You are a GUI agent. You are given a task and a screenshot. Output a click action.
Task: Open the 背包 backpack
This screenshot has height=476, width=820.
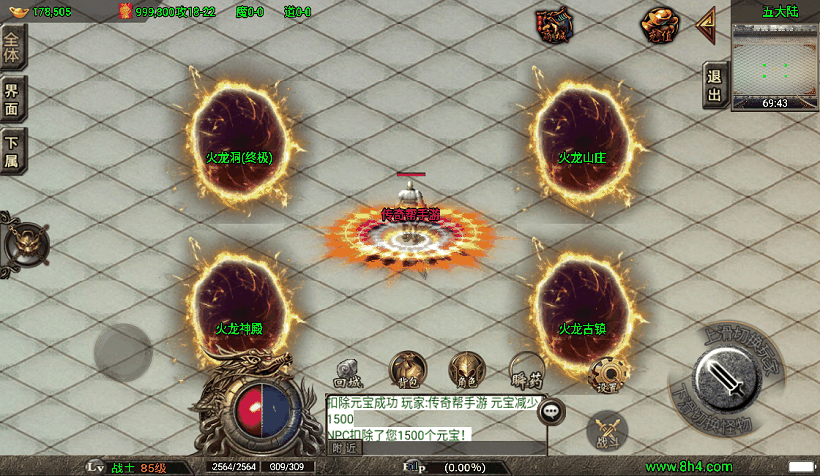[407, 370]
